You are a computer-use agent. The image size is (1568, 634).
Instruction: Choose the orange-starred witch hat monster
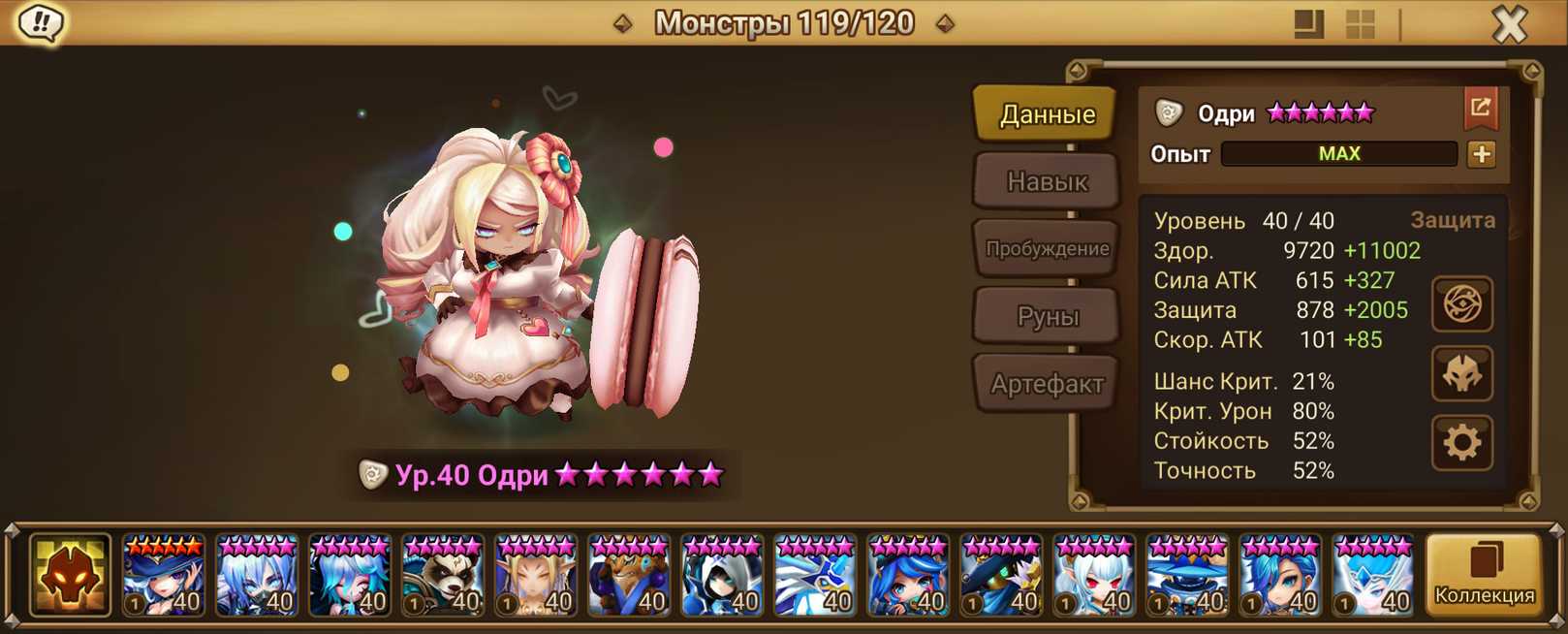click(x=164, y=576)
